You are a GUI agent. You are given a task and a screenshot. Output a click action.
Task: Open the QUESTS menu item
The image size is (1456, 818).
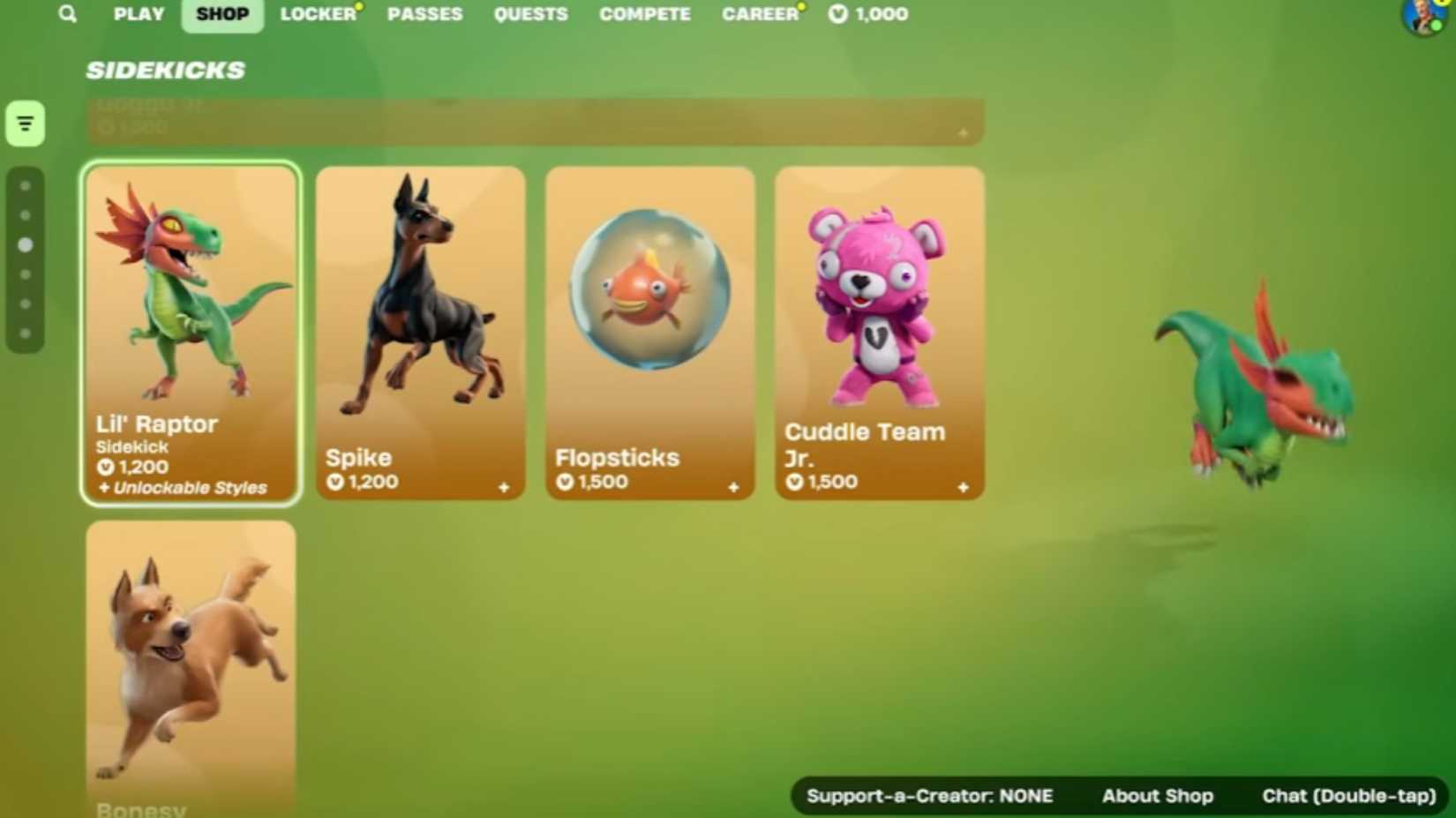[x=530, y=13]
